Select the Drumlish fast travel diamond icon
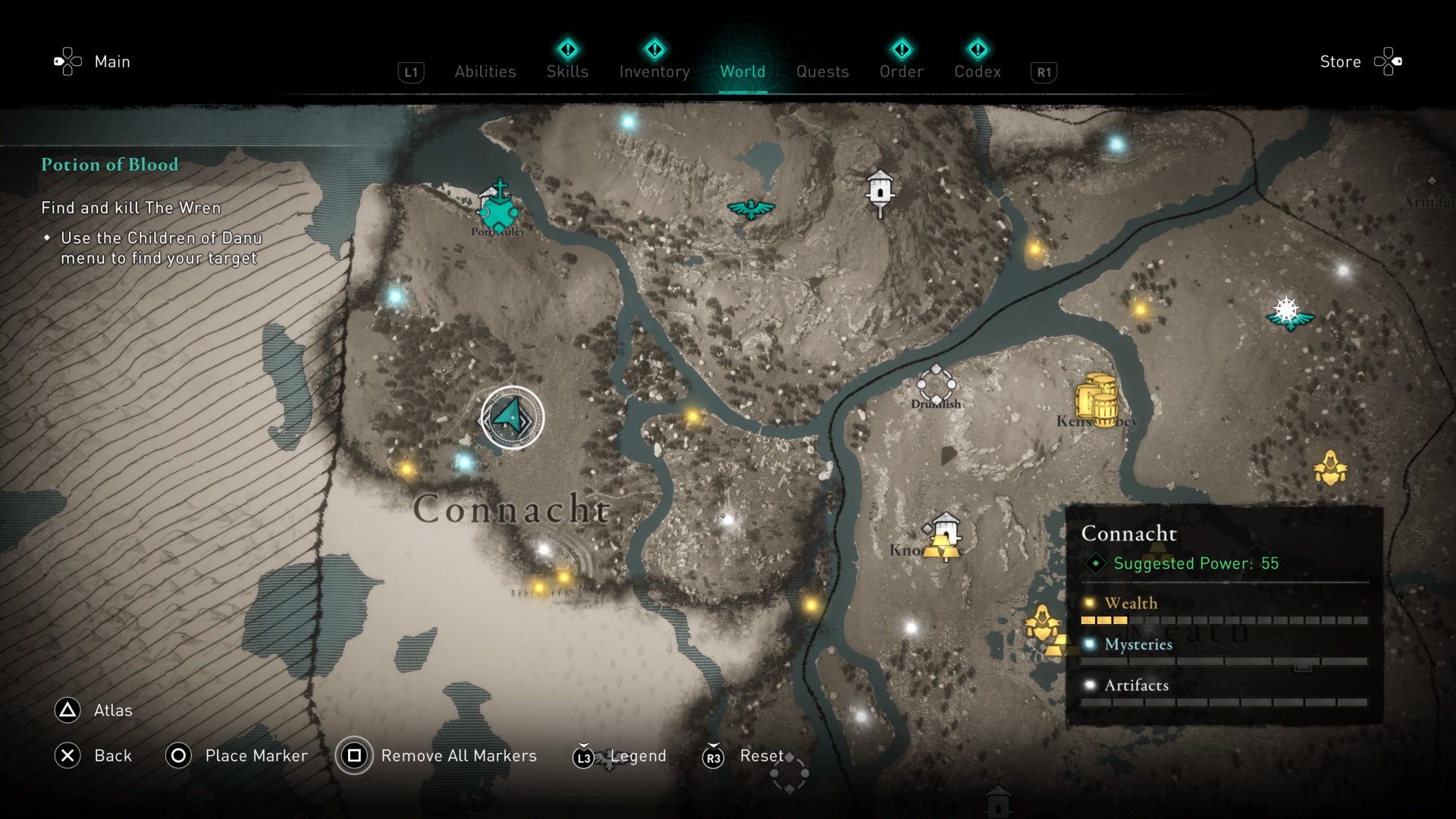1456x819 pixels. point(937,384)
